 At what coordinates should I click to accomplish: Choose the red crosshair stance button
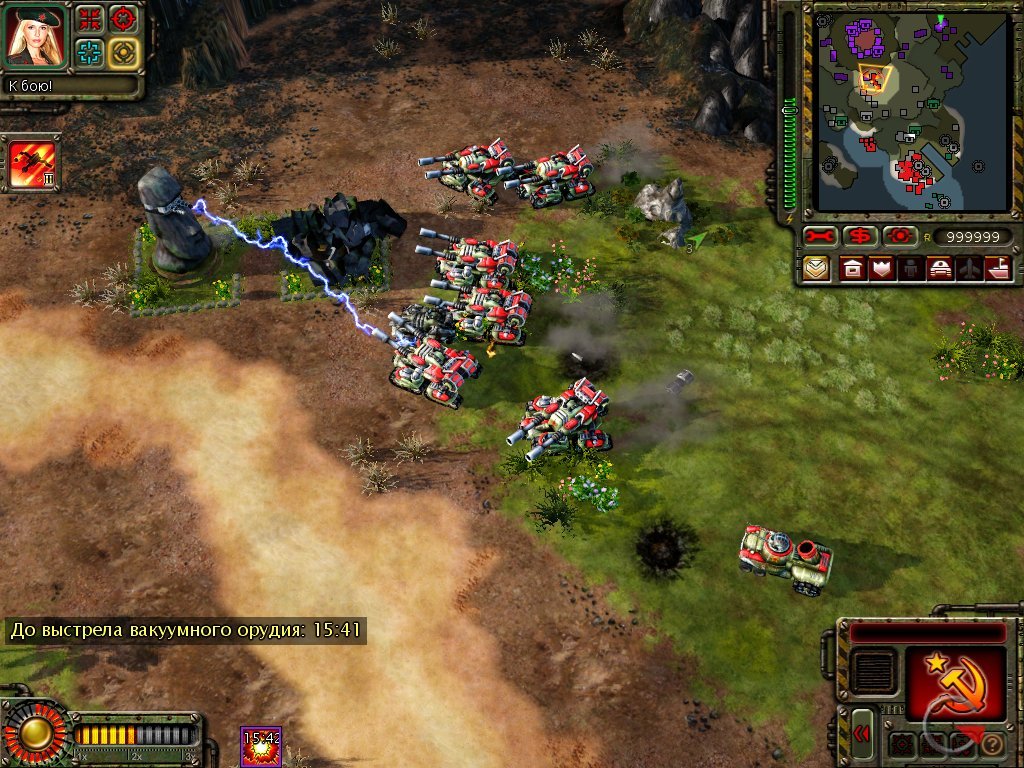pyautogui.click(x=123, y=18)
